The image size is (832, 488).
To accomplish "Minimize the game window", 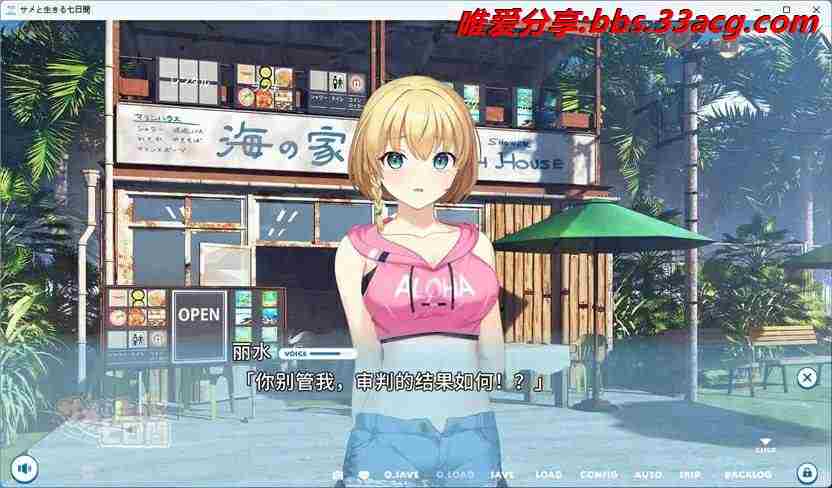I will (761, 9).
